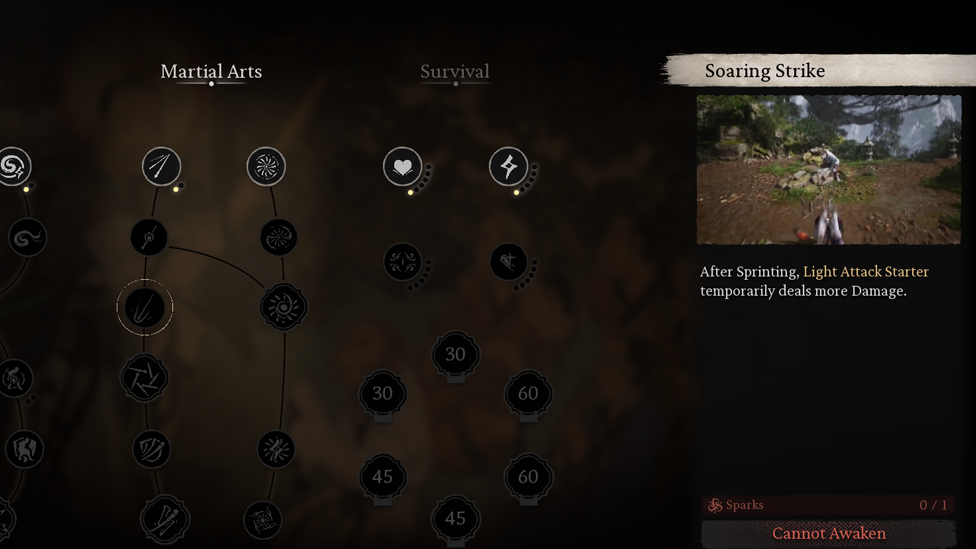
Task: Select the dark four-corner ornament Survival node
Action: click(403, 263)
